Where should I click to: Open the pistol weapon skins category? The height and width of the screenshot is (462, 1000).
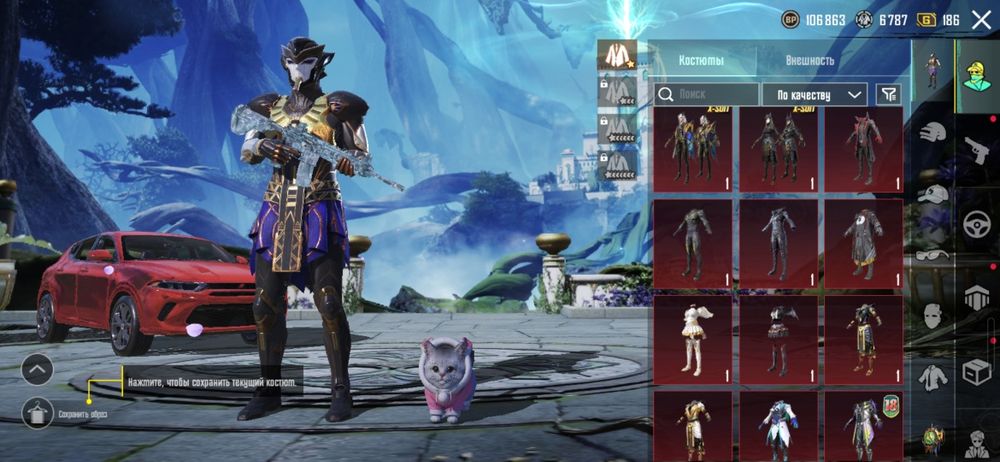click(x=976, y=150)
